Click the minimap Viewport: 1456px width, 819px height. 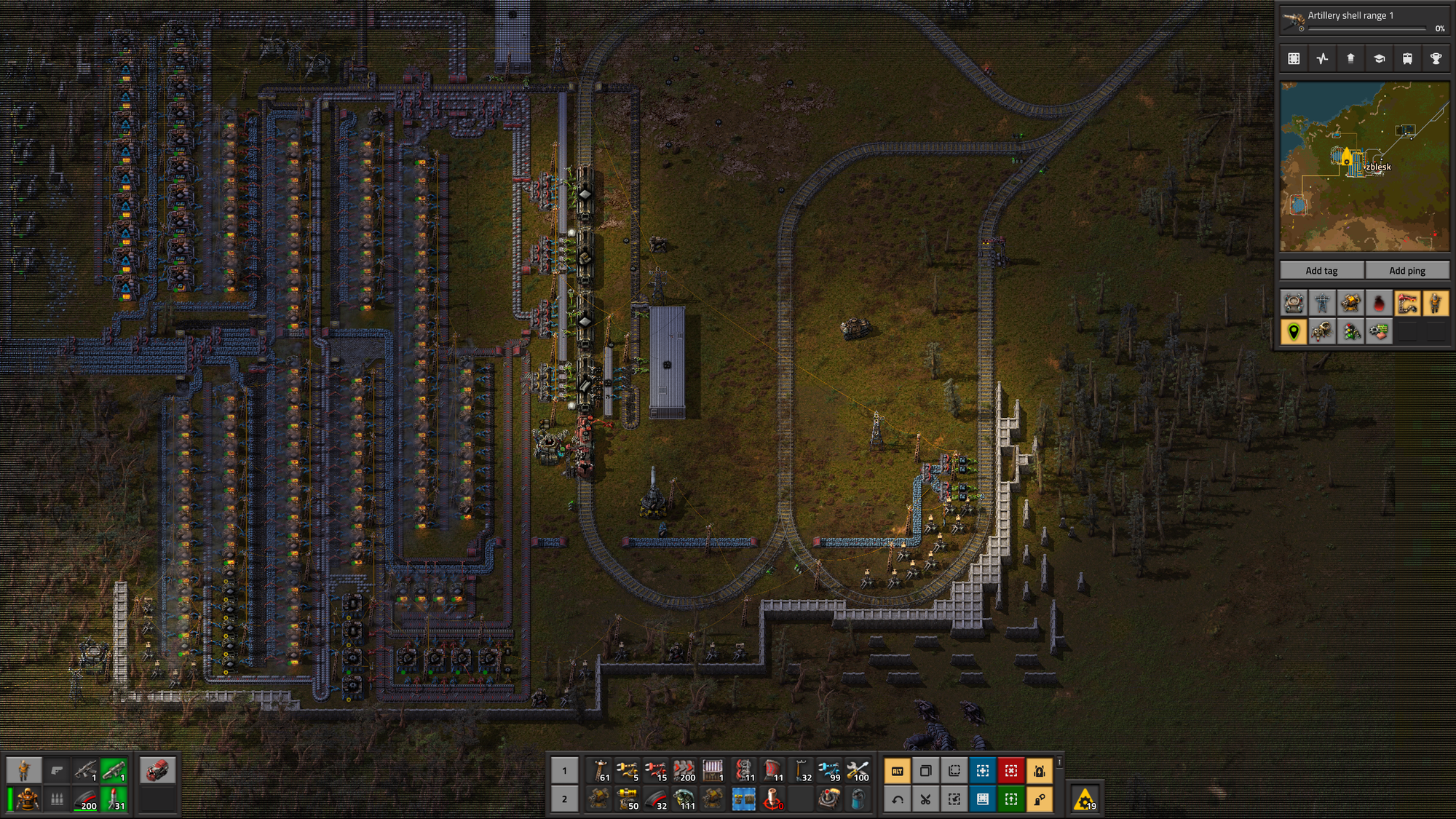tap(1364, 167)
